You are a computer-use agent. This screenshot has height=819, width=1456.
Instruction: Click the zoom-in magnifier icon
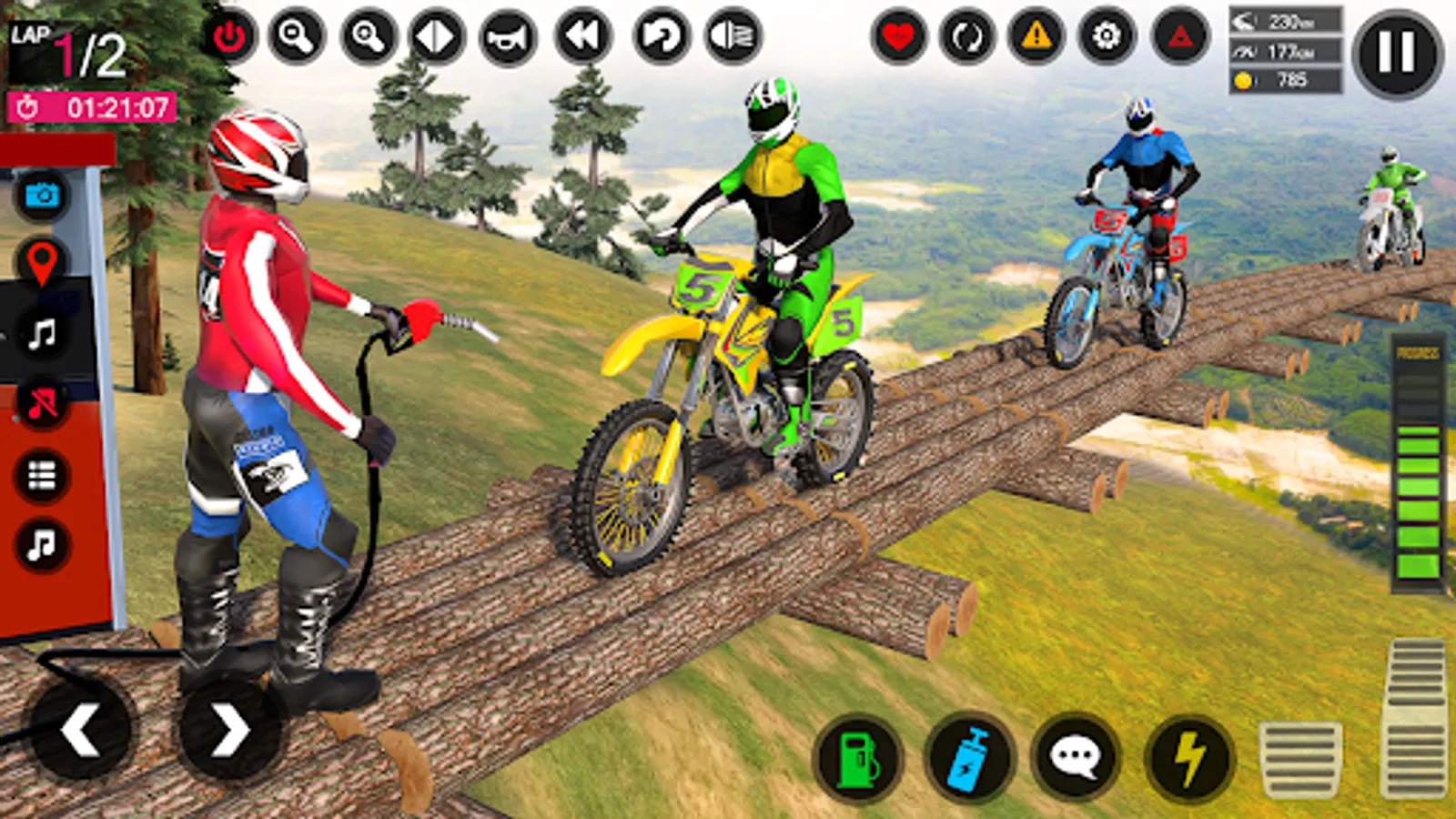tap(369, 37)
